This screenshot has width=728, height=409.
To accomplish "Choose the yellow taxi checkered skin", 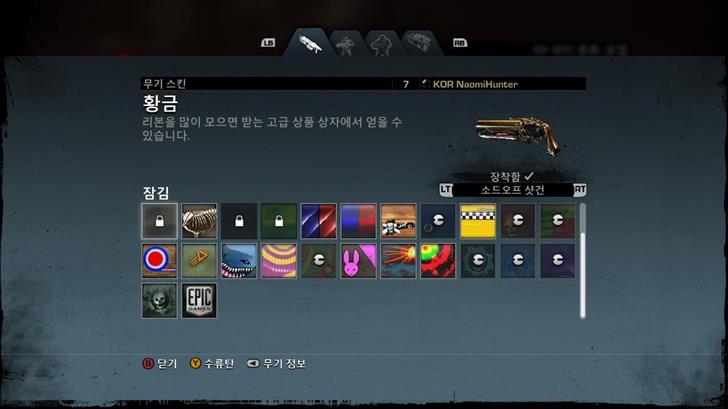I will [478, 221].
